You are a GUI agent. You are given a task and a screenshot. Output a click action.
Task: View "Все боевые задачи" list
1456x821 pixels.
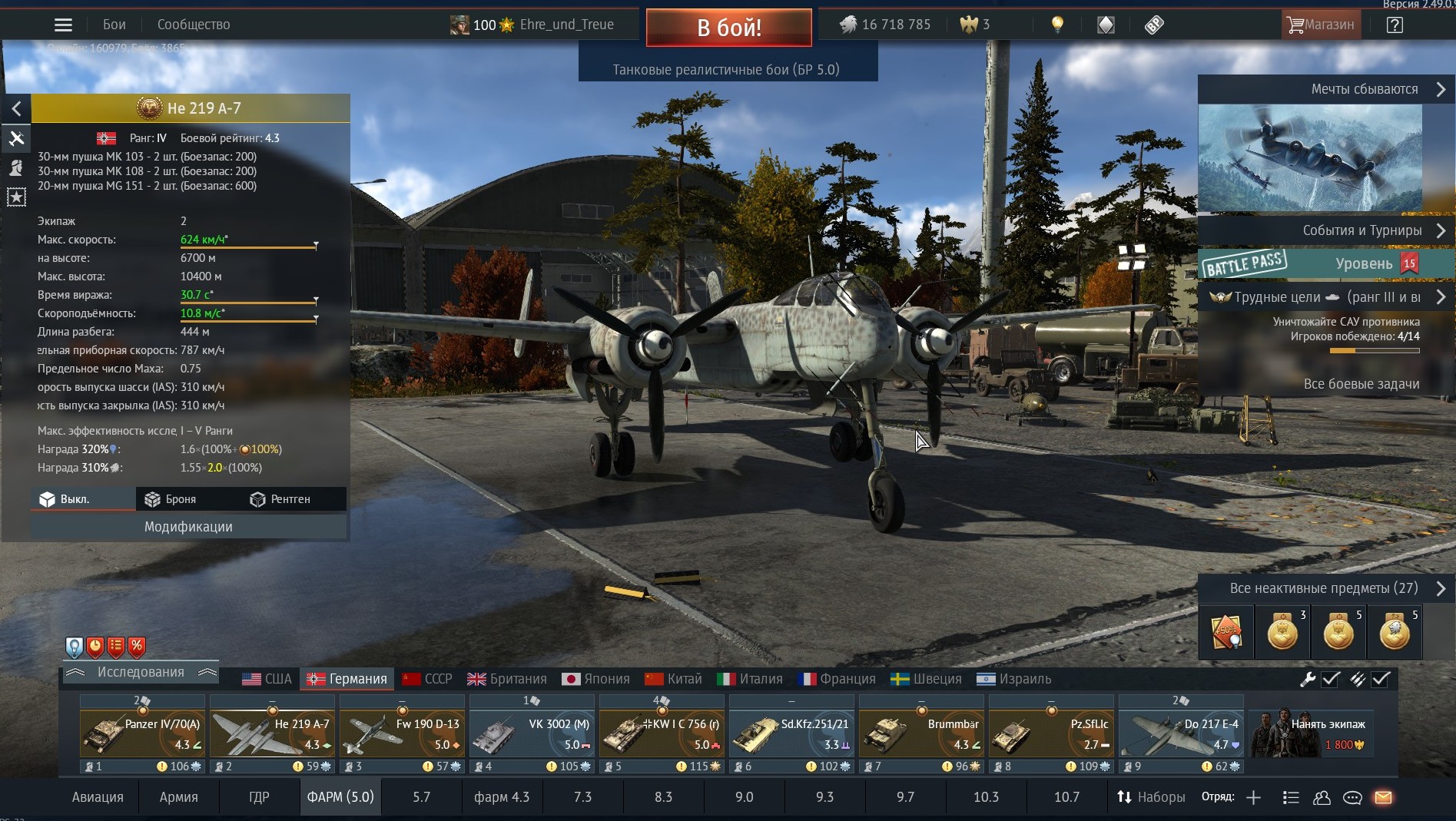coord(1361,384)
